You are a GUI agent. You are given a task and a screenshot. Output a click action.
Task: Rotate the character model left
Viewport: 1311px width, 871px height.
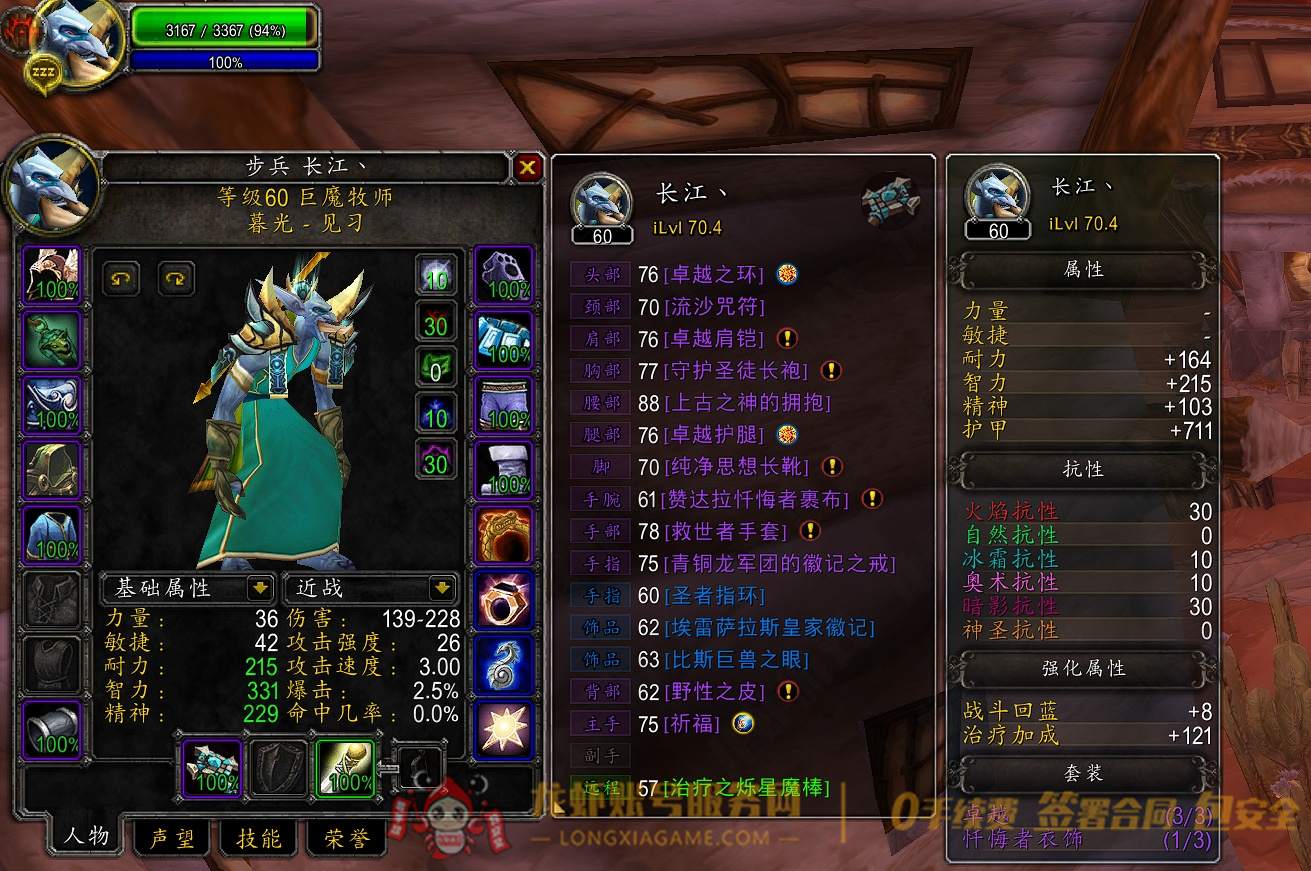(121, 278)
